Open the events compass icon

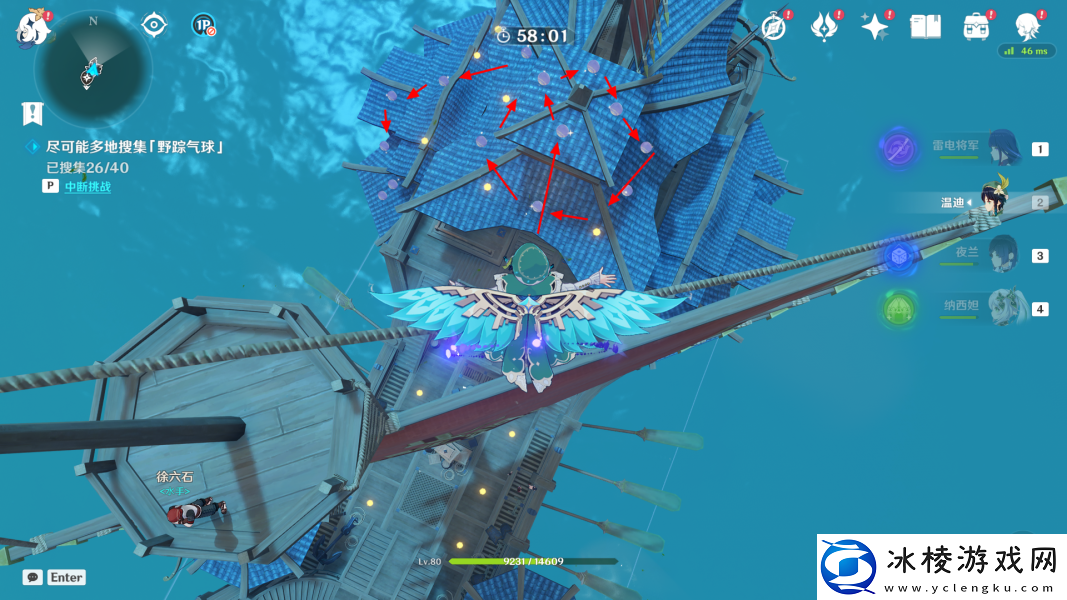pos(774,26)
